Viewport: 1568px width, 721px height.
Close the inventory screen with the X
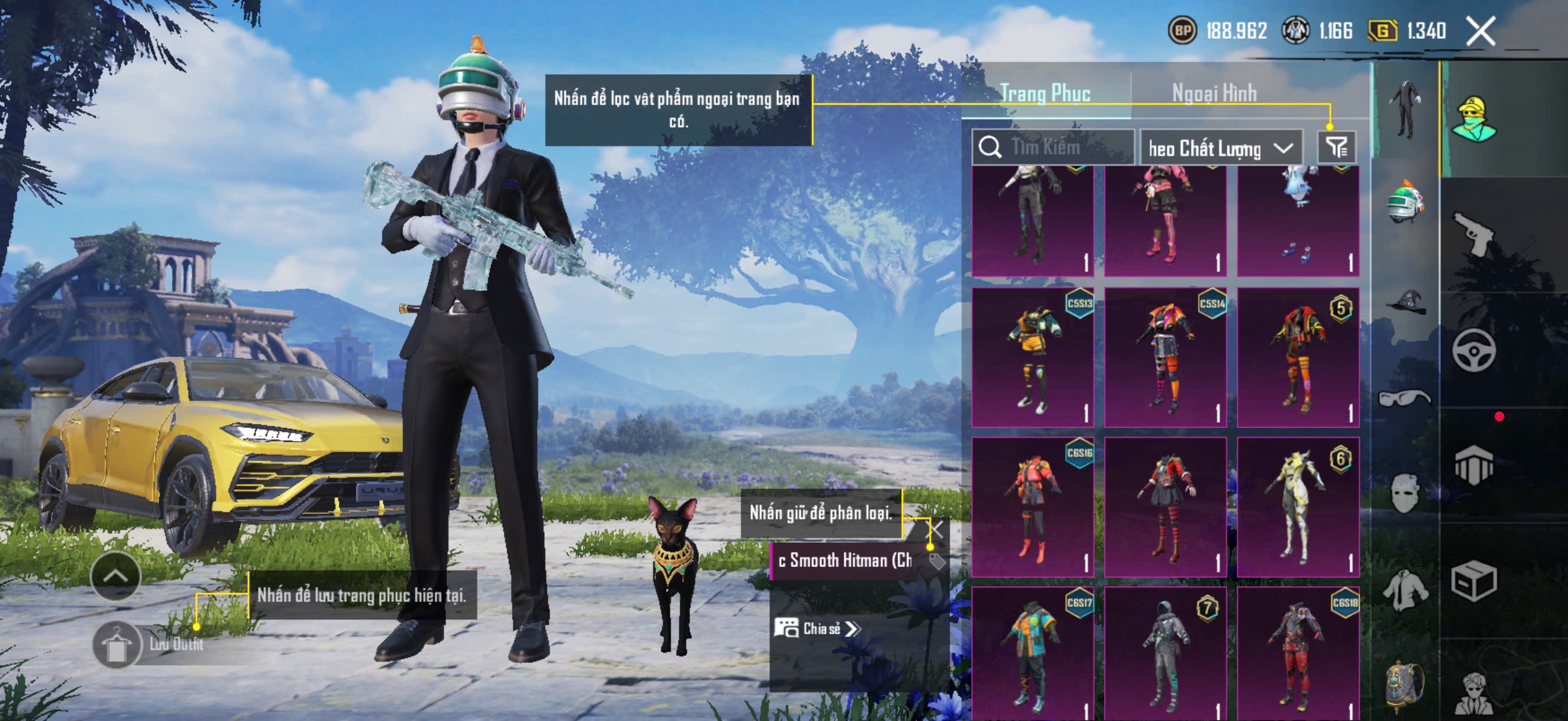pos(1480,31)
